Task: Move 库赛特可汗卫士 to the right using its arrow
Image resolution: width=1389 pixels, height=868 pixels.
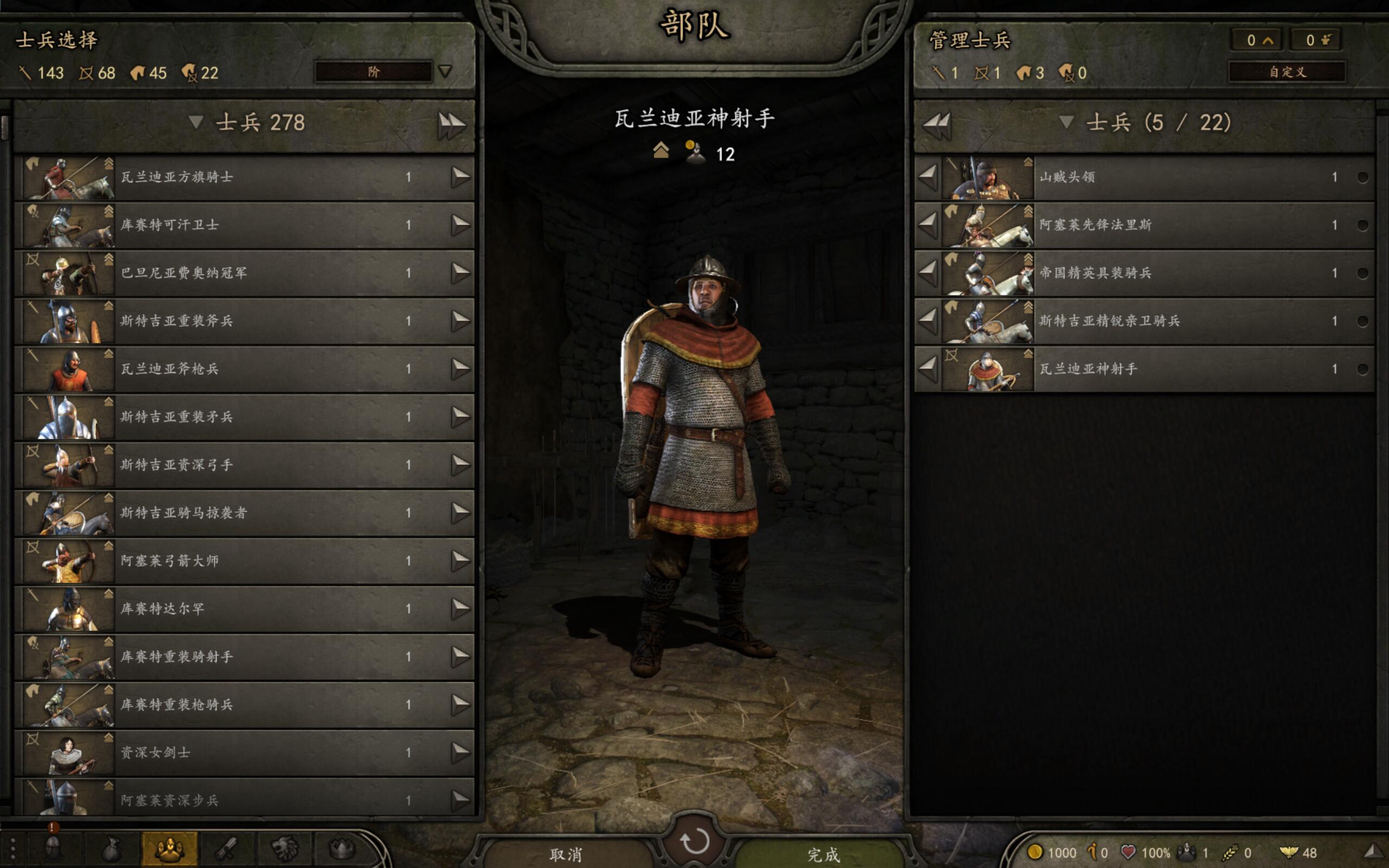Action: (460, 225)
